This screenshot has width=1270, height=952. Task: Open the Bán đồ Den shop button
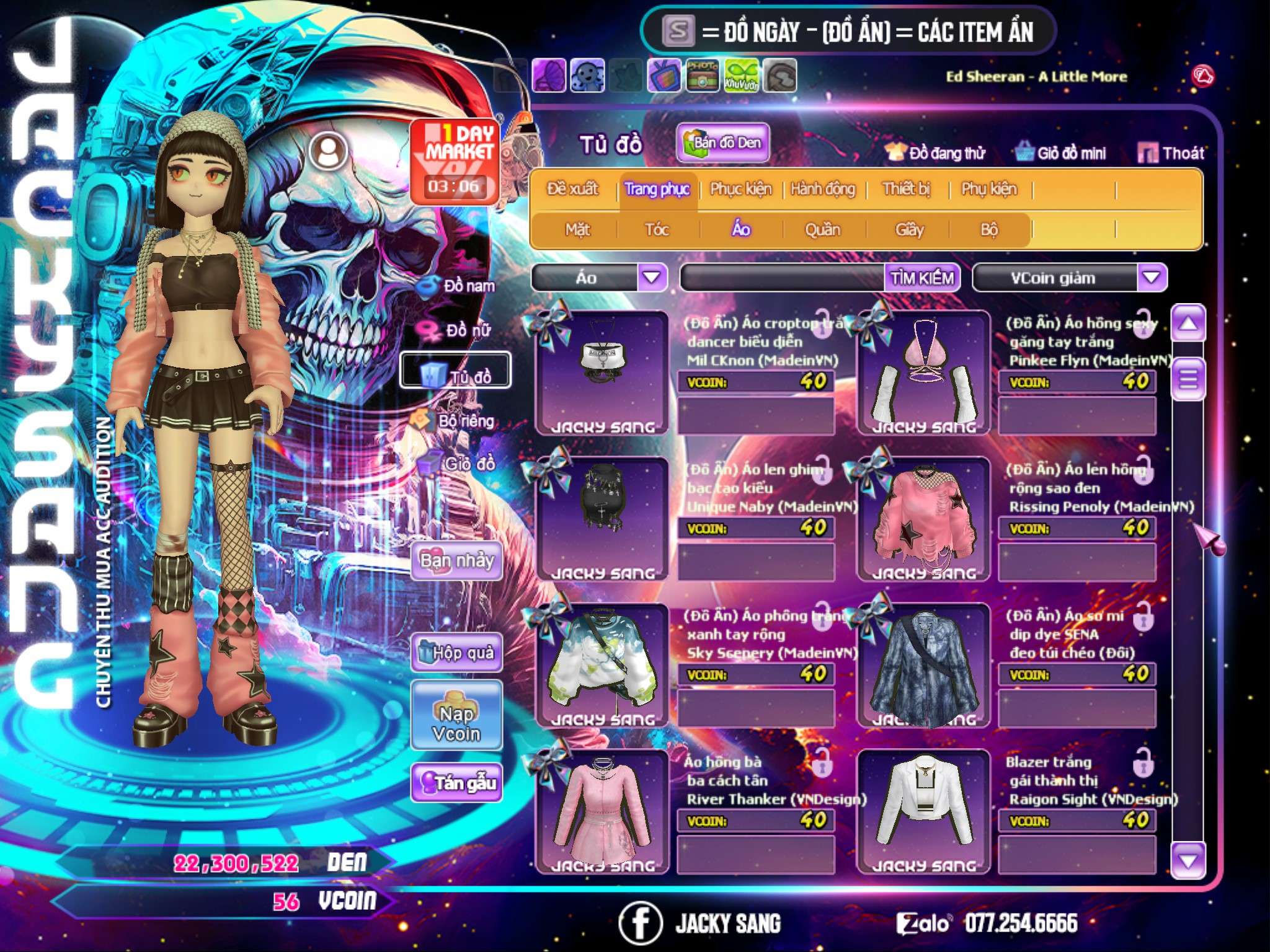tap(722, 143)
